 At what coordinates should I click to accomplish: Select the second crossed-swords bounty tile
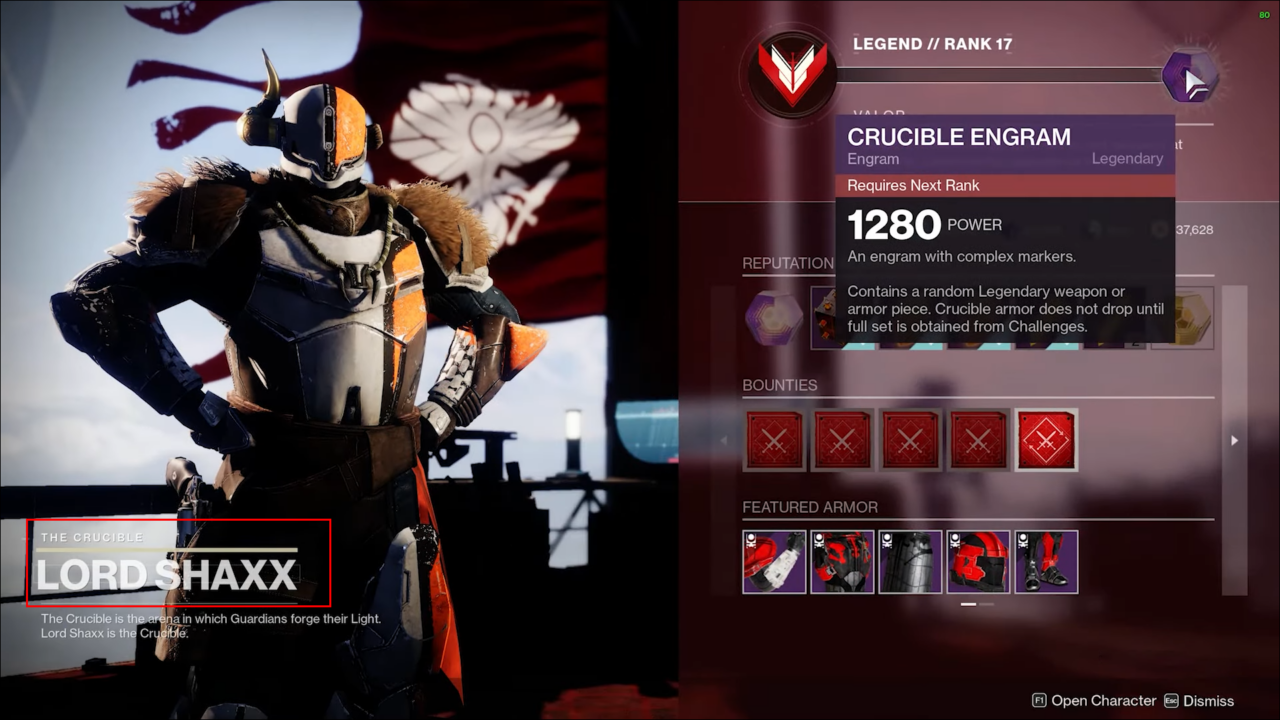tap(842, 439)
